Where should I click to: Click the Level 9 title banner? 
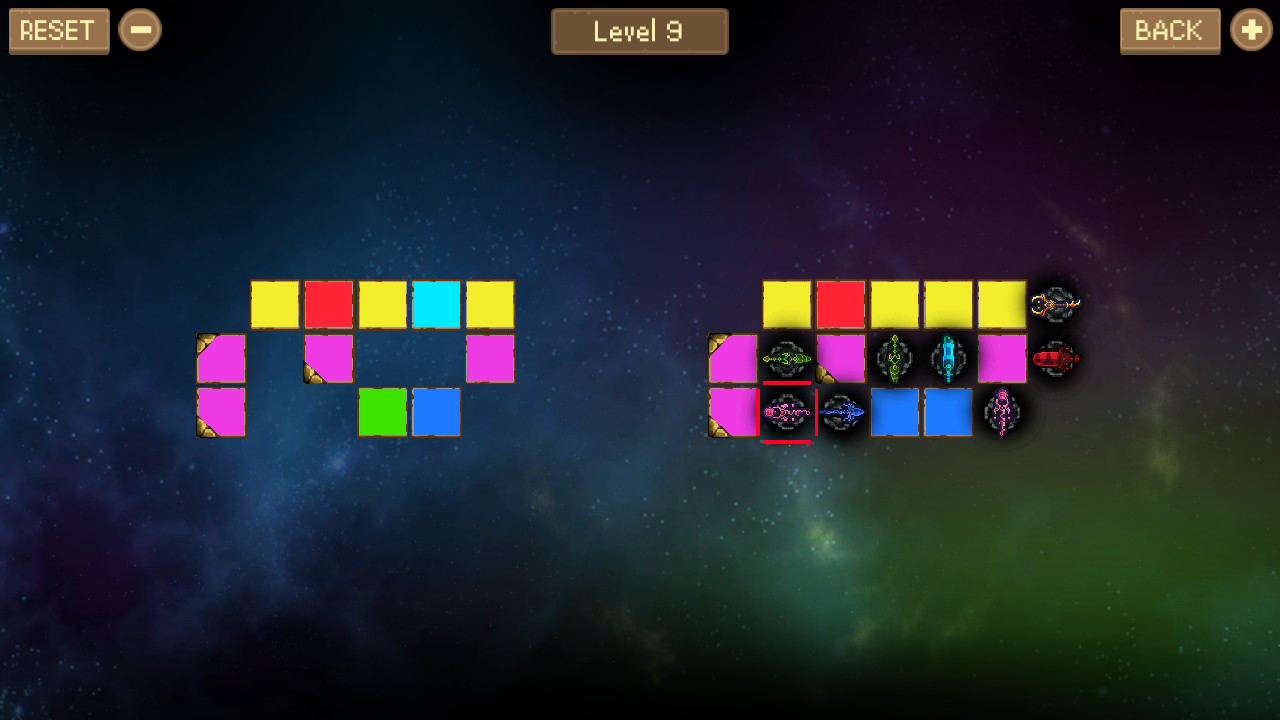click(640, 31)
